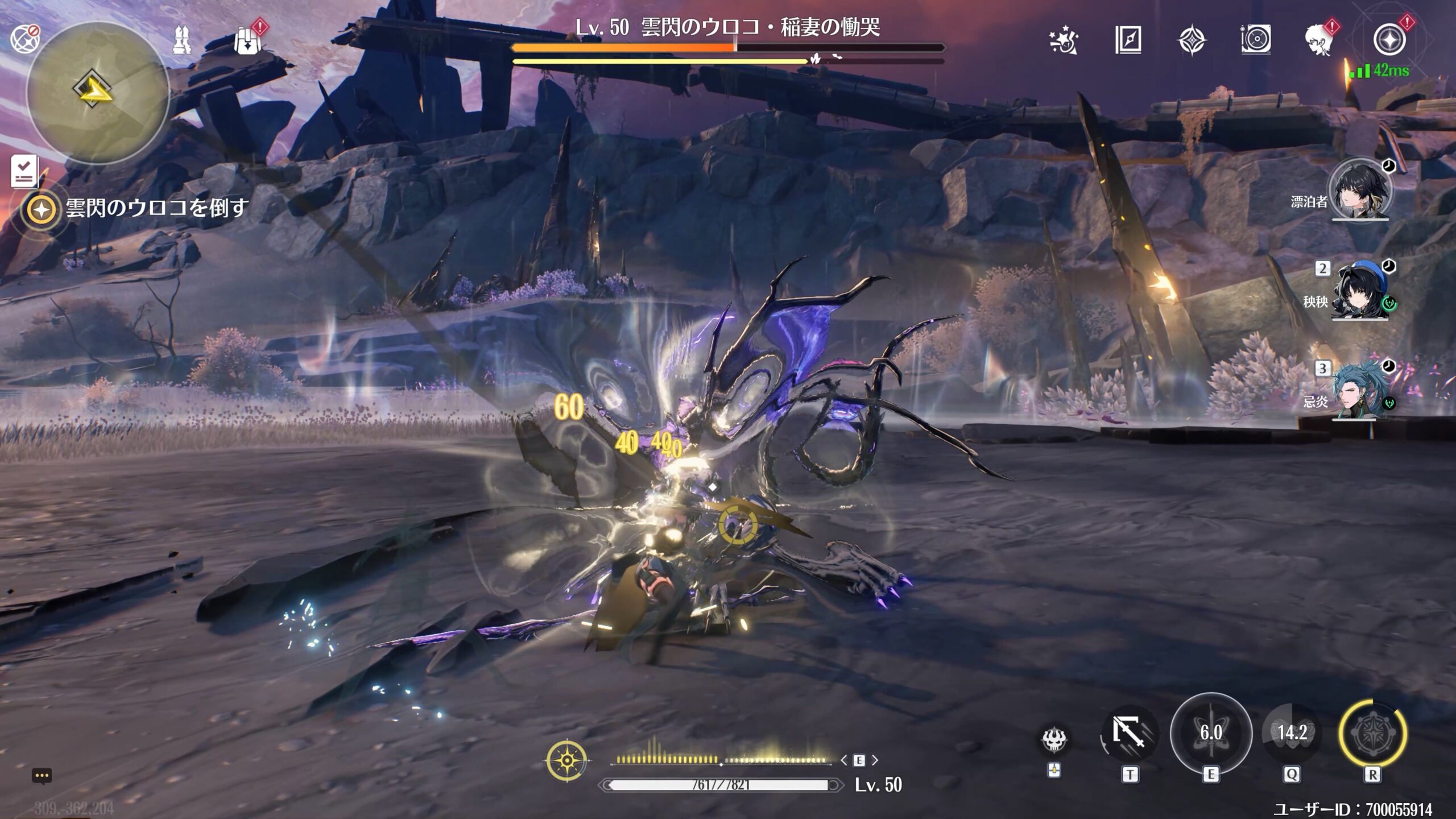Trigger the Resonance Liberation ultimate icon
Image resolution: width=1456 pixels, height=819 pixels.
click(1372, 733)
